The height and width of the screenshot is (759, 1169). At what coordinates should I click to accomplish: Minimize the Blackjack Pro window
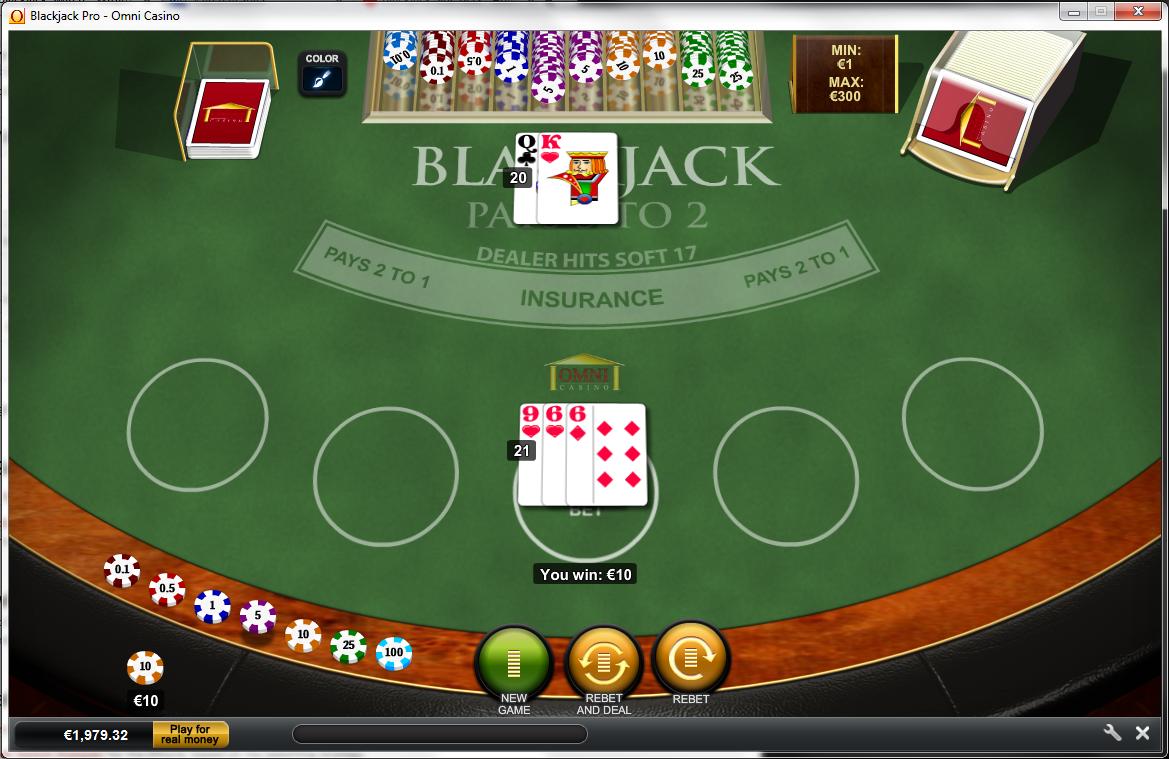1073,12
